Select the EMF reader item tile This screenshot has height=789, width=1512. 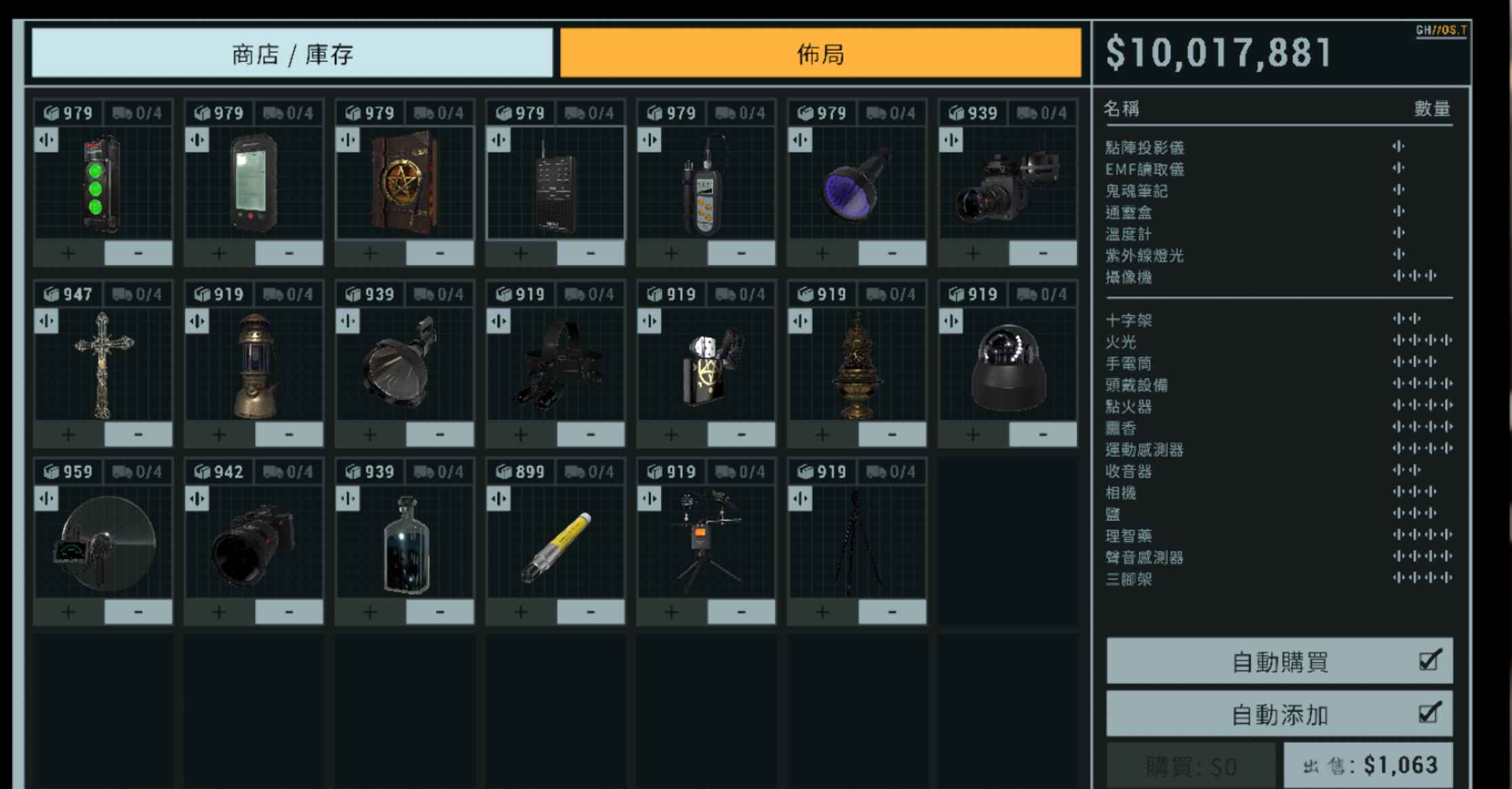coord(254,183)
